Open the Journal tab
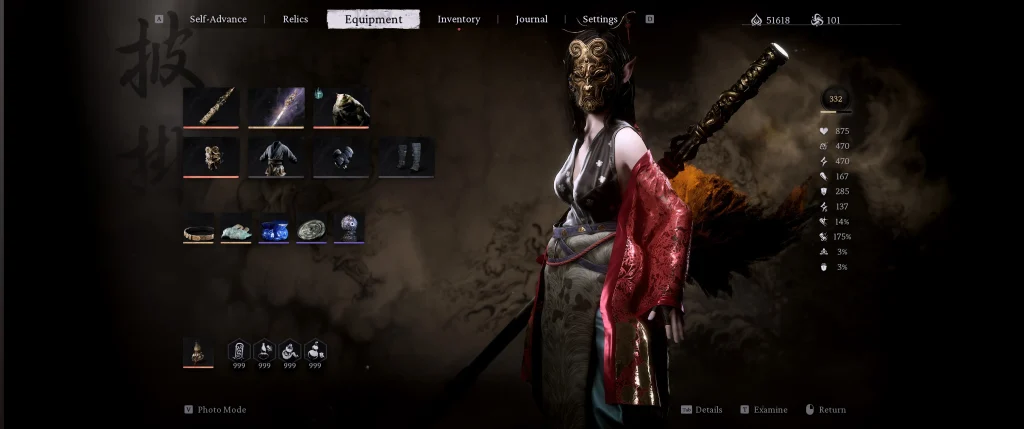The height and width of the screenshot is (429, 1024). click(531, 19)
